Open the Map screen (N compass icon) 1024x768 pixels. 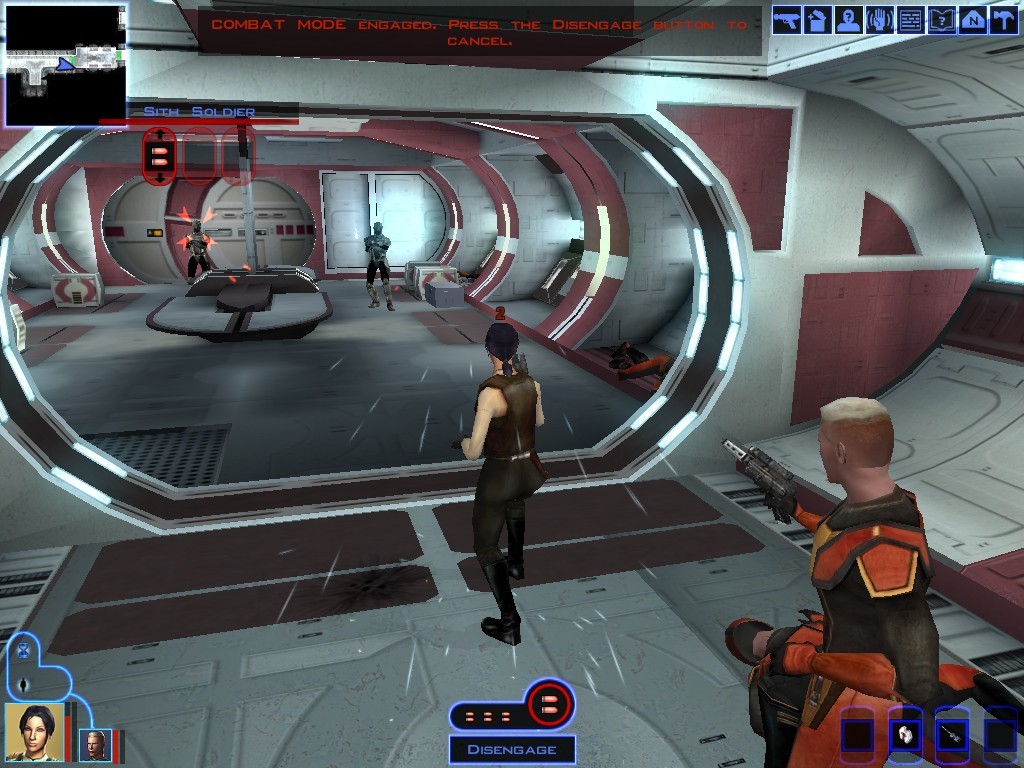point(972,21)
